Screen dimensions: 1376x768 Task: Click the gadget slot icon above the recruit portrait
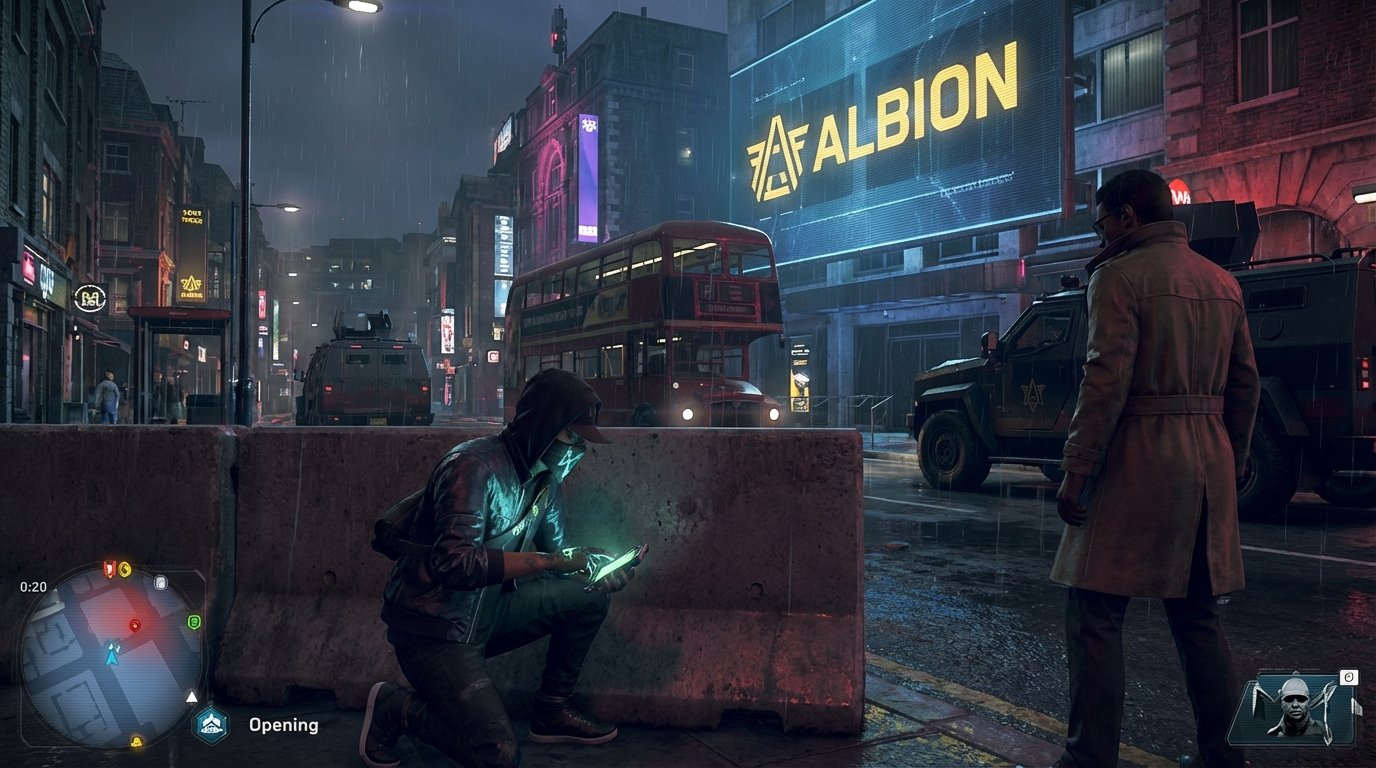[x=1350, y=678]
